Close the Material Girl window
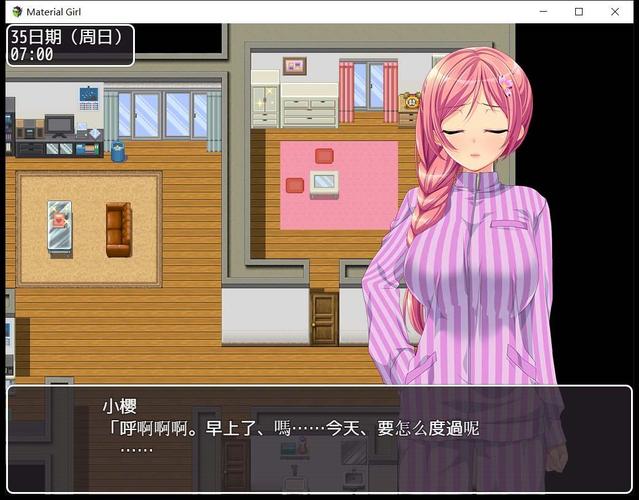Viewport: 639px width, 500px height. pyautogui.click(x=614, y=11)
